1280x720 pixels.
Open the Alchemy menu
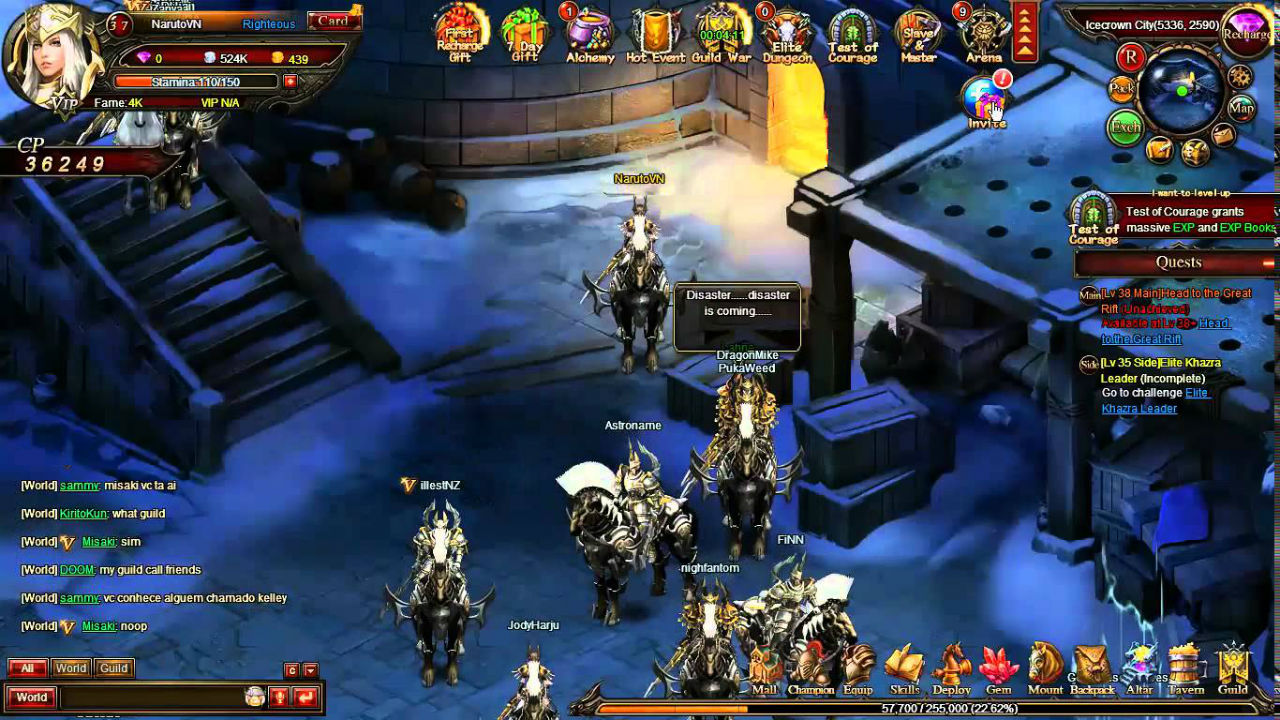pos(590,33)
